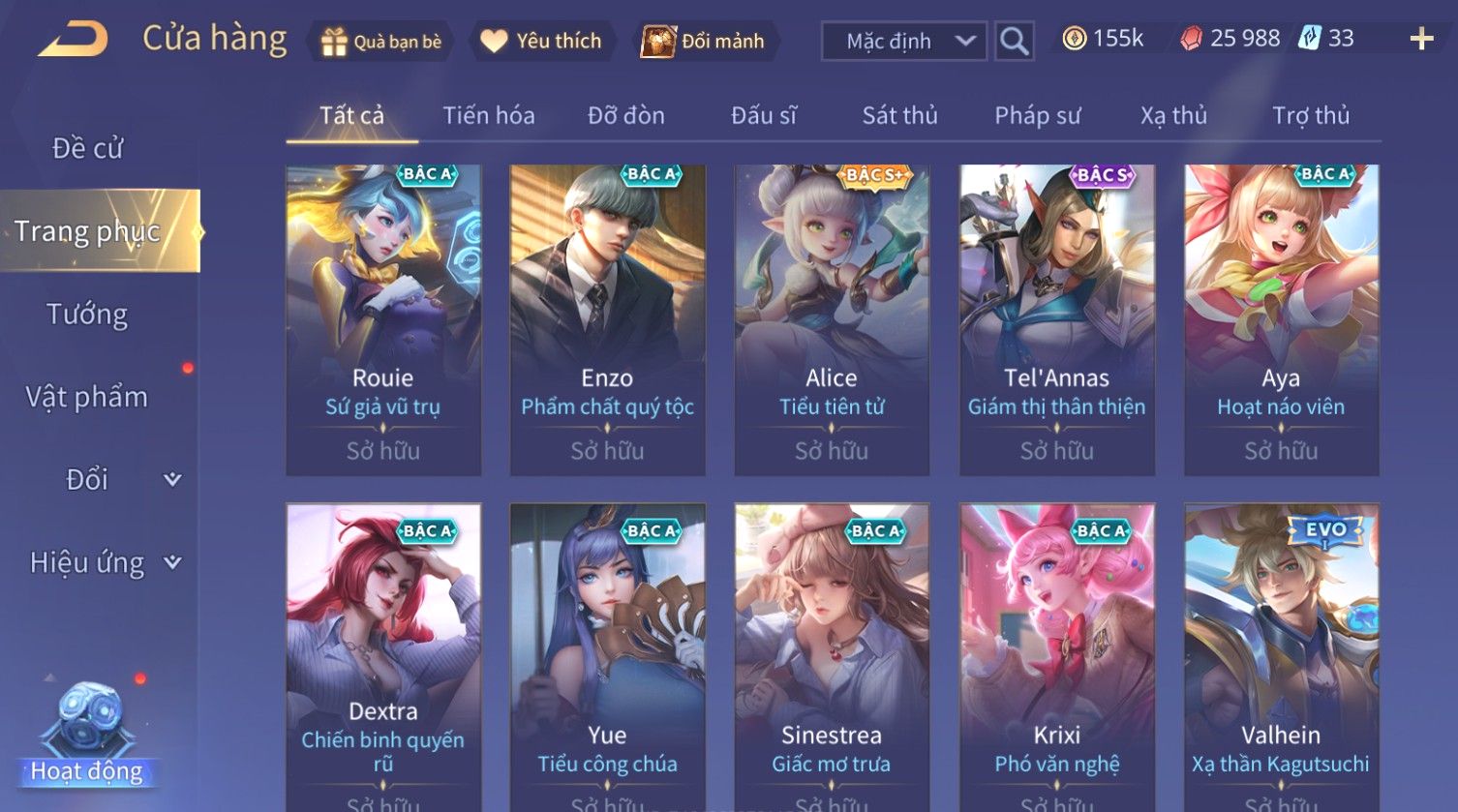
Task: Pick the Krixi Phó văn nghệ skin
Action: click(x=1056, y=656)
